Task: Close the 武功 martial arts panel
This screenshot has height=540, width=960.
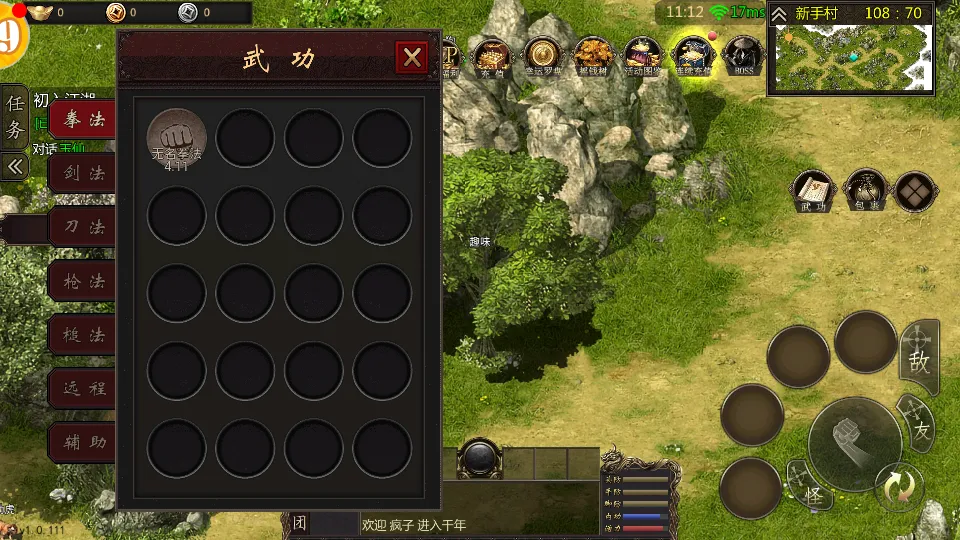Action: click(x=411, y=58)
